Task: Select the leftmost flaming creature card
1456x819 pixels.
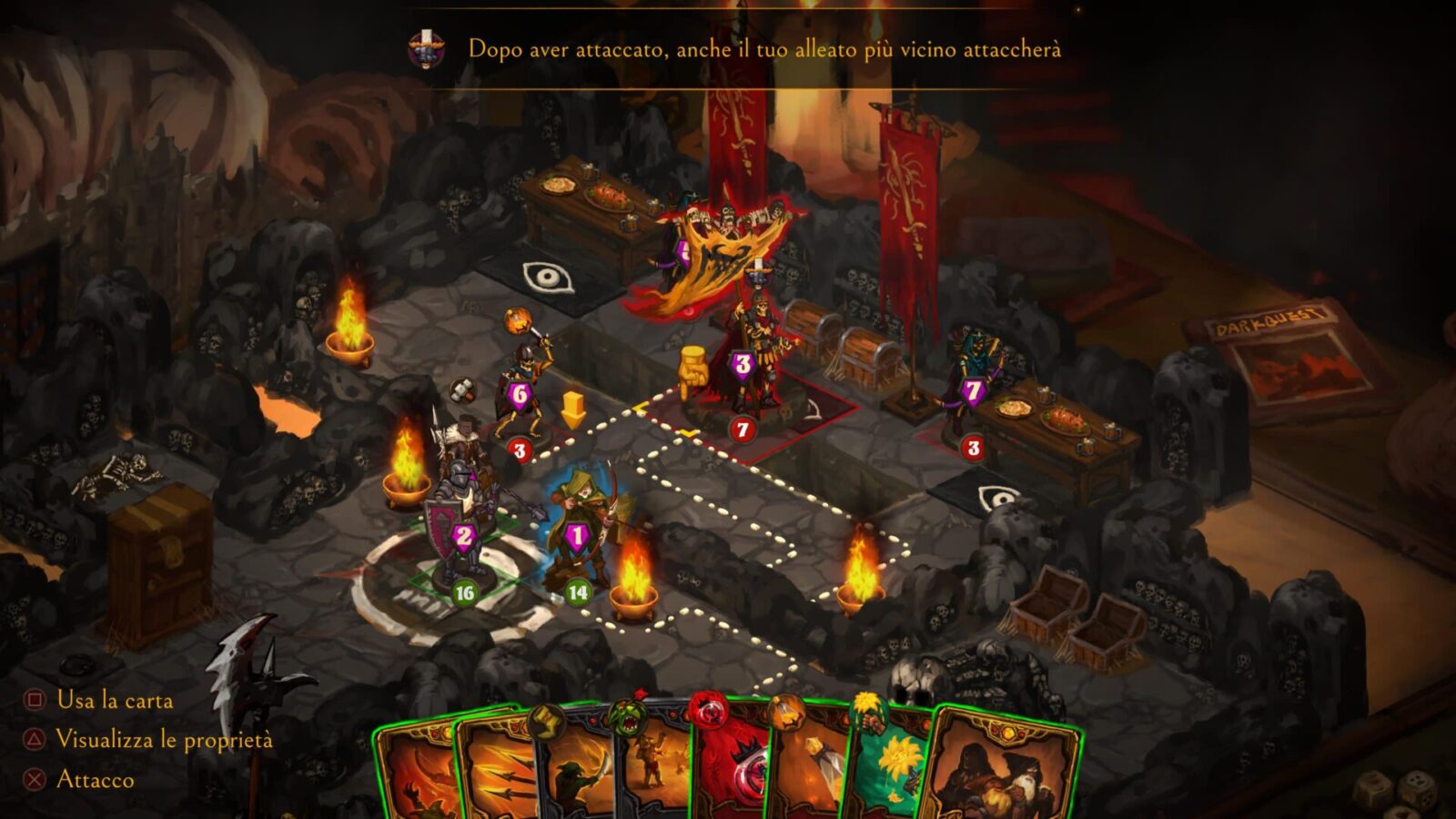Action: pyautogui.click(x=414, y=773)
